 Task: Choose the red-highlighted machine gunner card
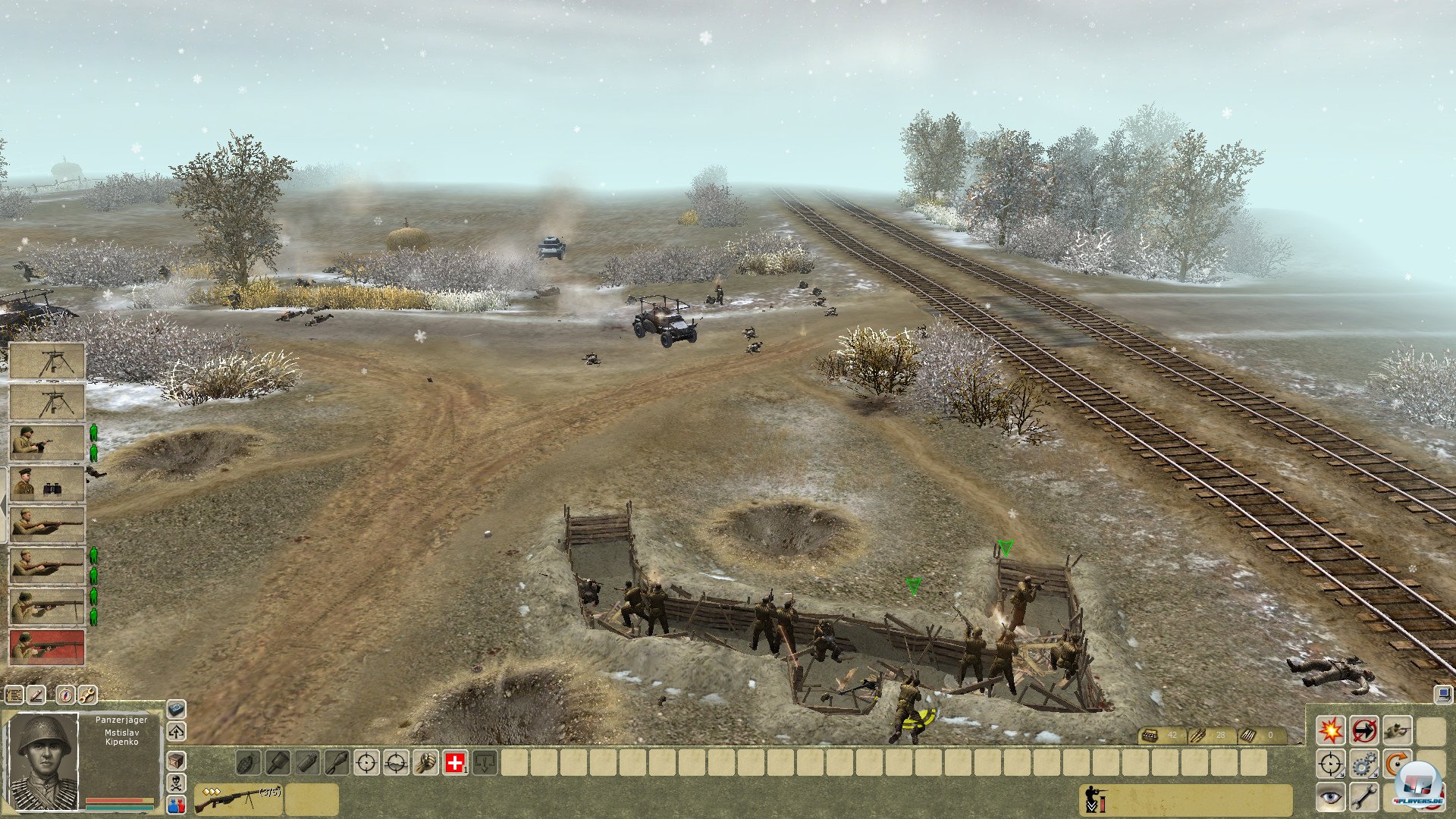tap(46, 647)
